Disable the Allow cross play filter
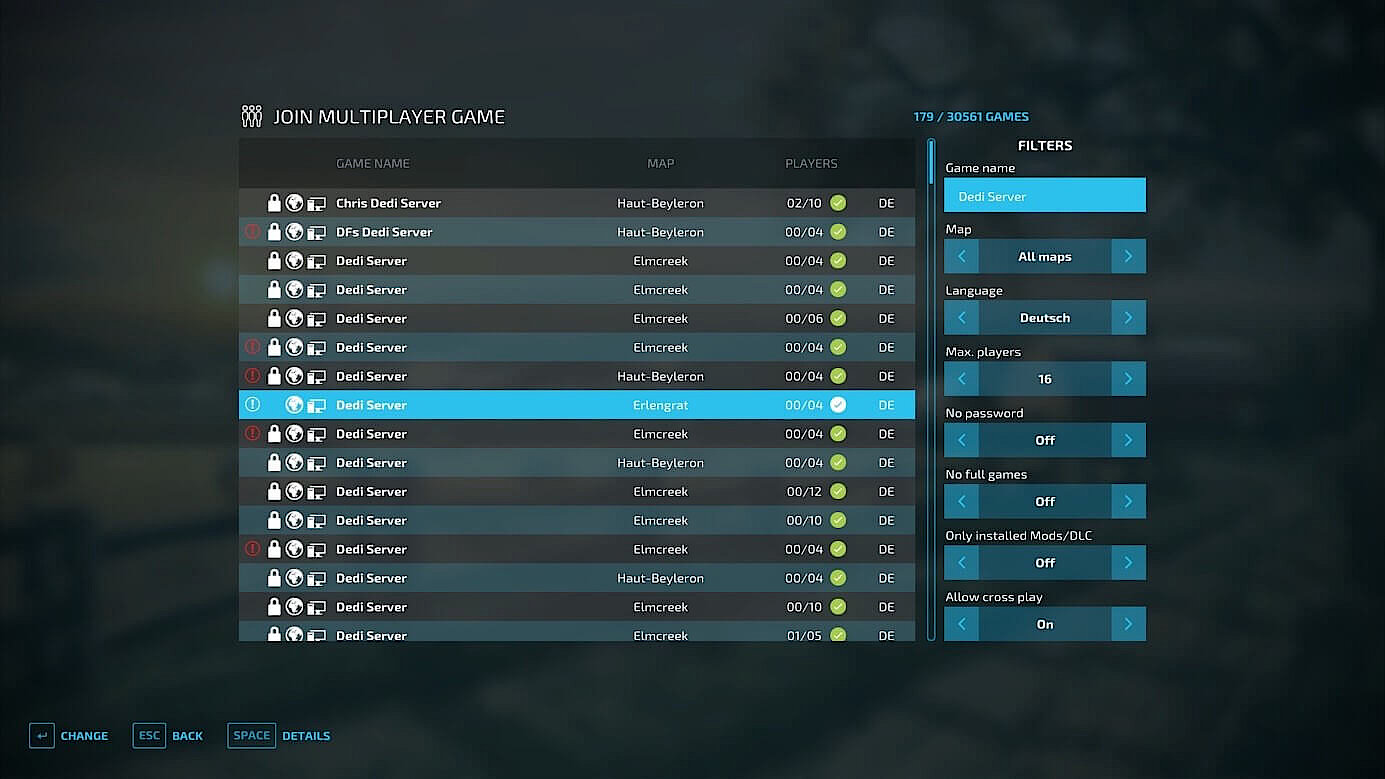The image size is (1385, 779). click(x=961, y=623)
